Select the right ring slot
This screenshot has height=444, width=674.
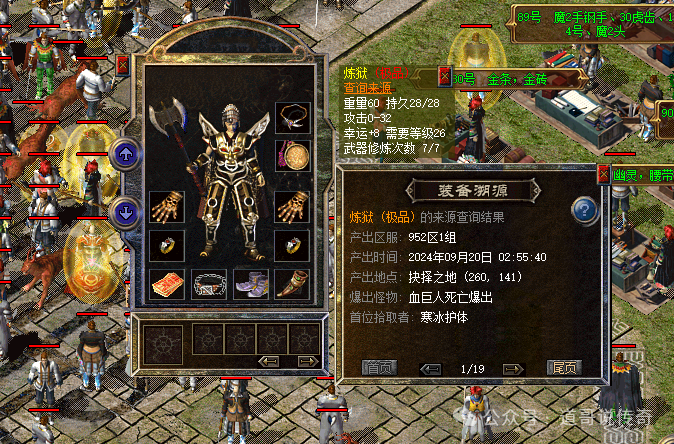tap(292, 245)
